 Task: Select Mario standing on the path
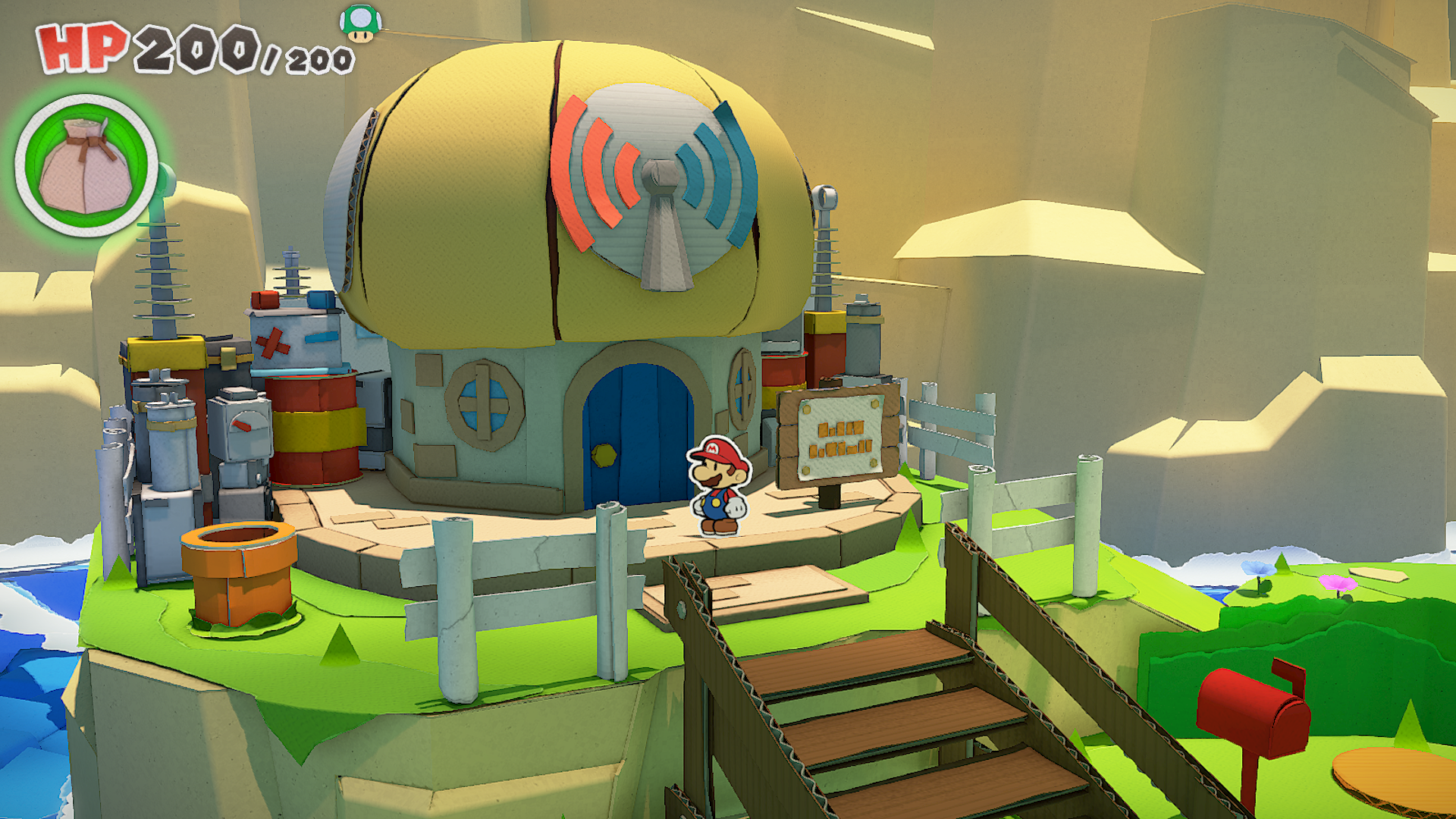point(719,485)
